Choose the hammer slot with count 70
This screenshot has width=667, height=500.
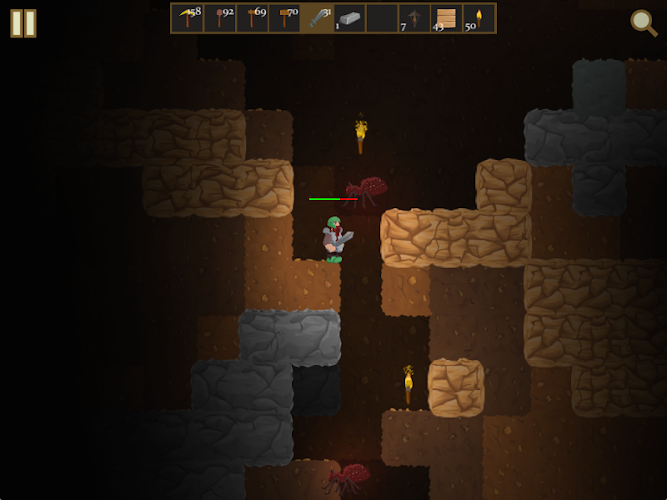pos(284,18)
